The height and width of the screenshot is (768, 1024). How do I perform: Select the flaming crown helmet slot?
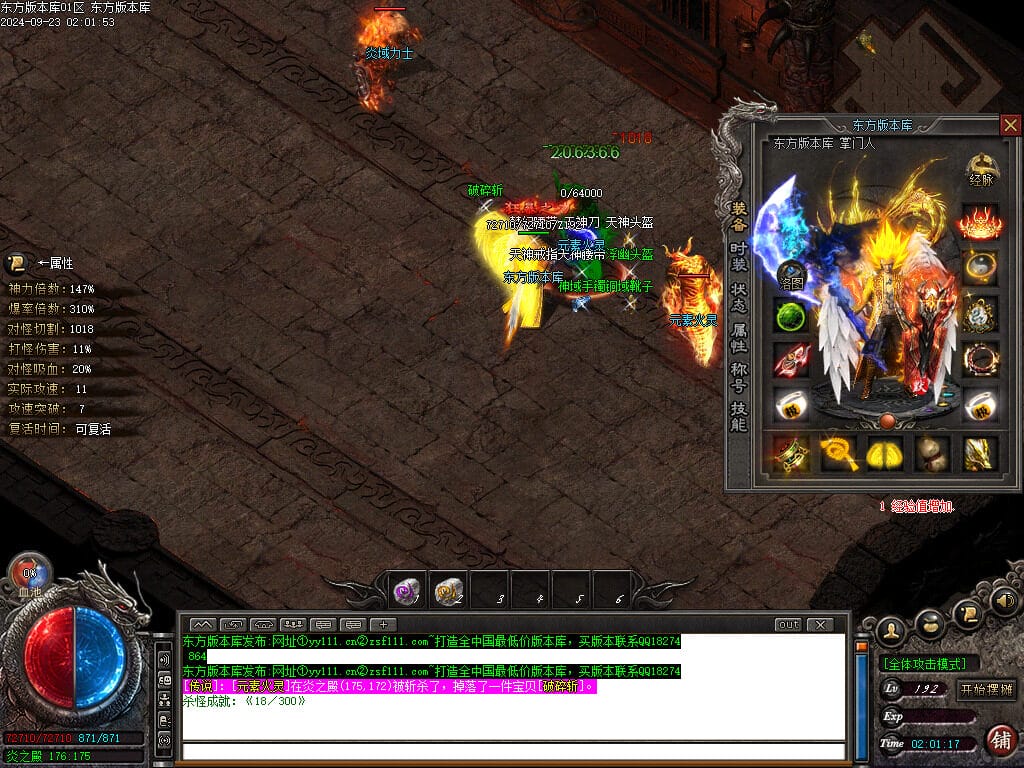981,222
